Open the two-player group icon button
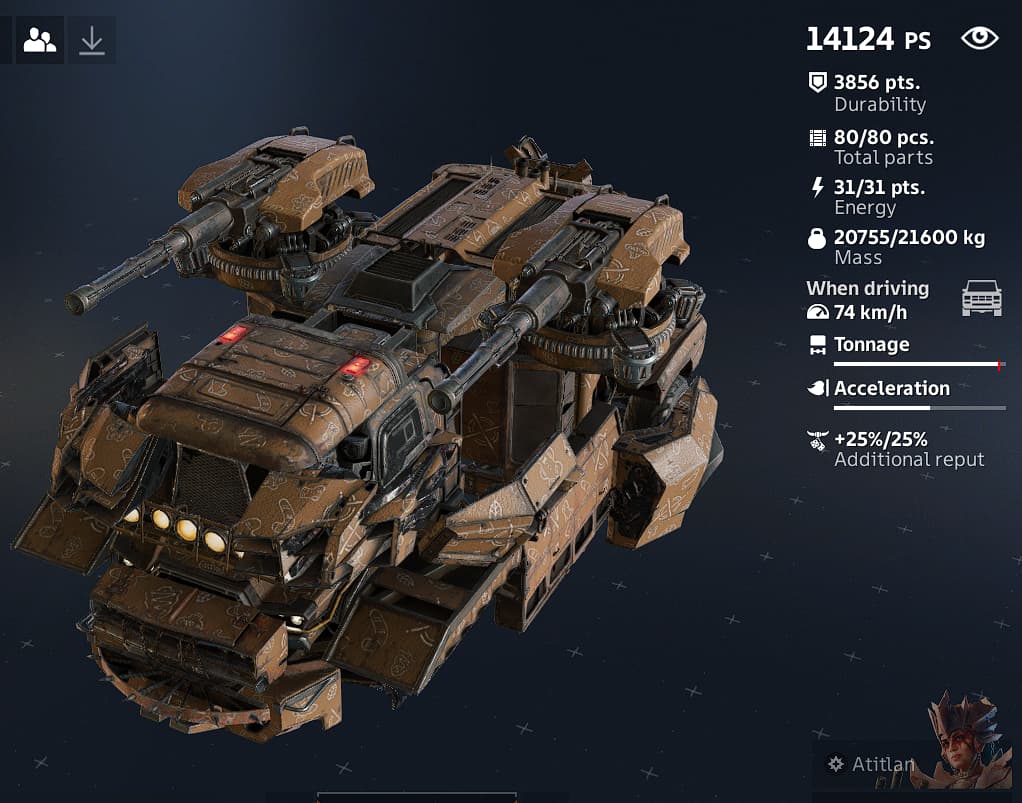The height and width of the screenshot is (803, 1022). pos(40,40)
